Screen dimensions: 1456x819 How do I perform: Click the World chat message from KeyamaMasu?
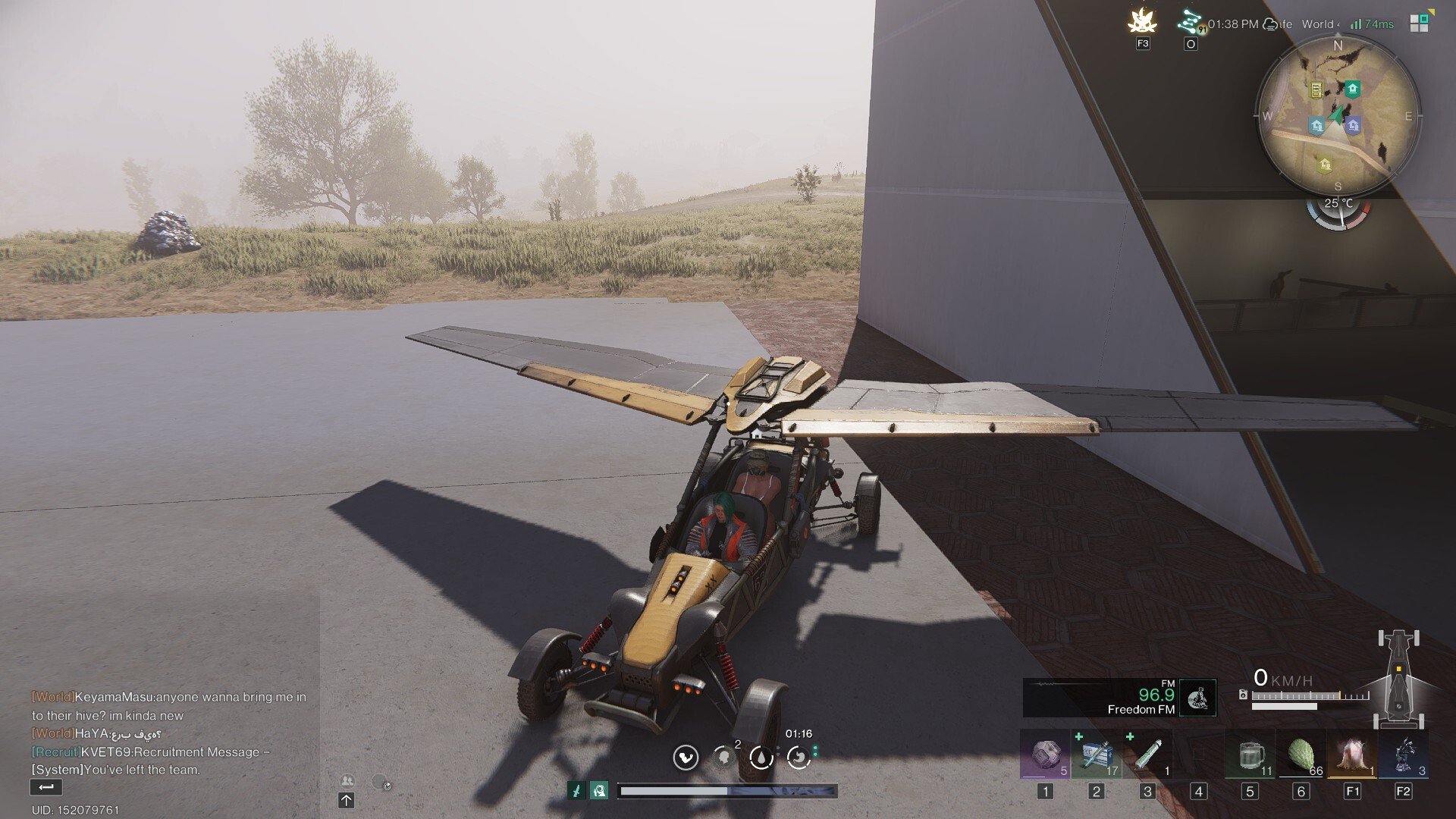[x=168, y=706]
